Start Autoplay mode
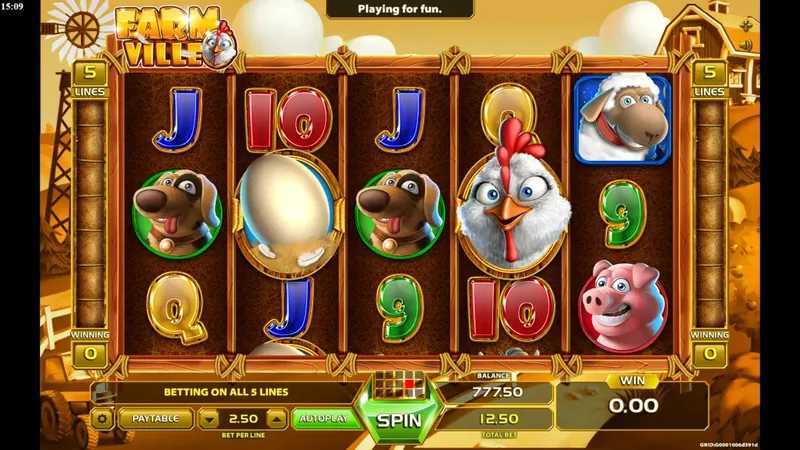 pyautogui.click(x=327, y=419)
